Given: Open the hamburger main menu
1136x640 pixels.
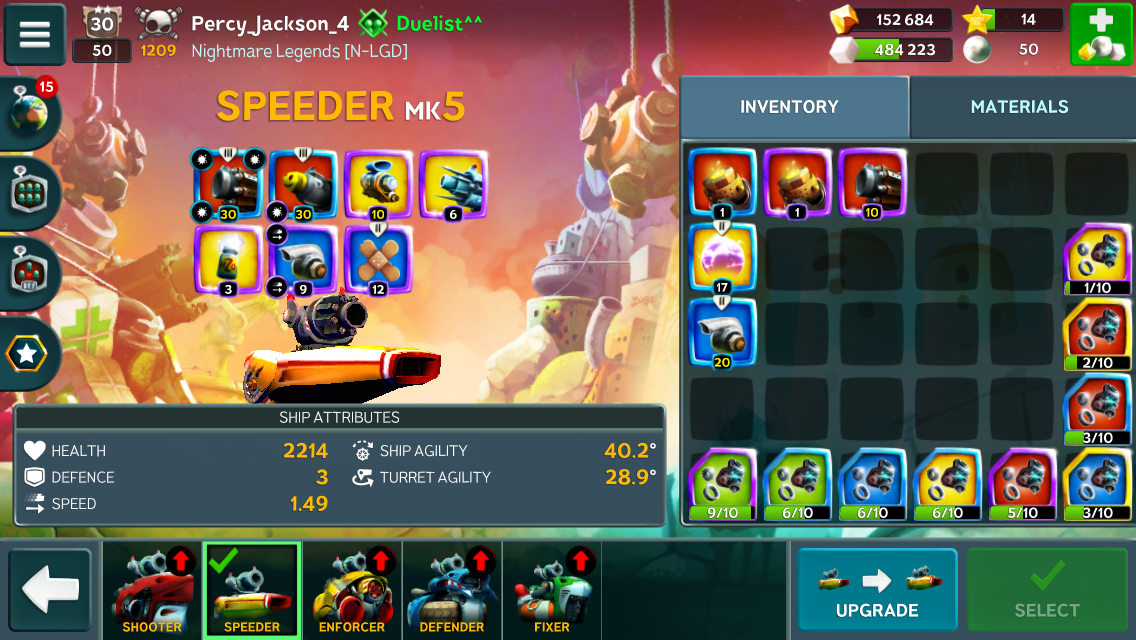Looking at the screenshot, I should click(35, 35).
